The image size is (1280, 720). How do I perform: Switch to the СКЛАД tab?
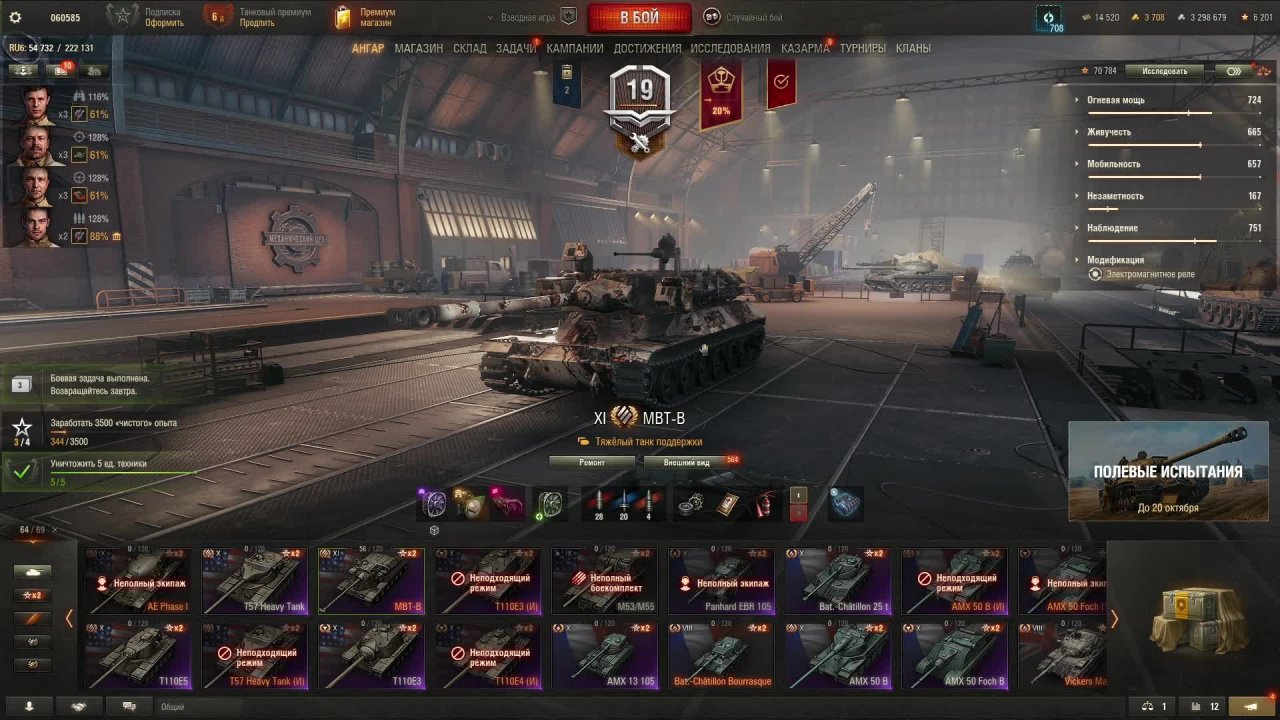click(x=469, y=48)
